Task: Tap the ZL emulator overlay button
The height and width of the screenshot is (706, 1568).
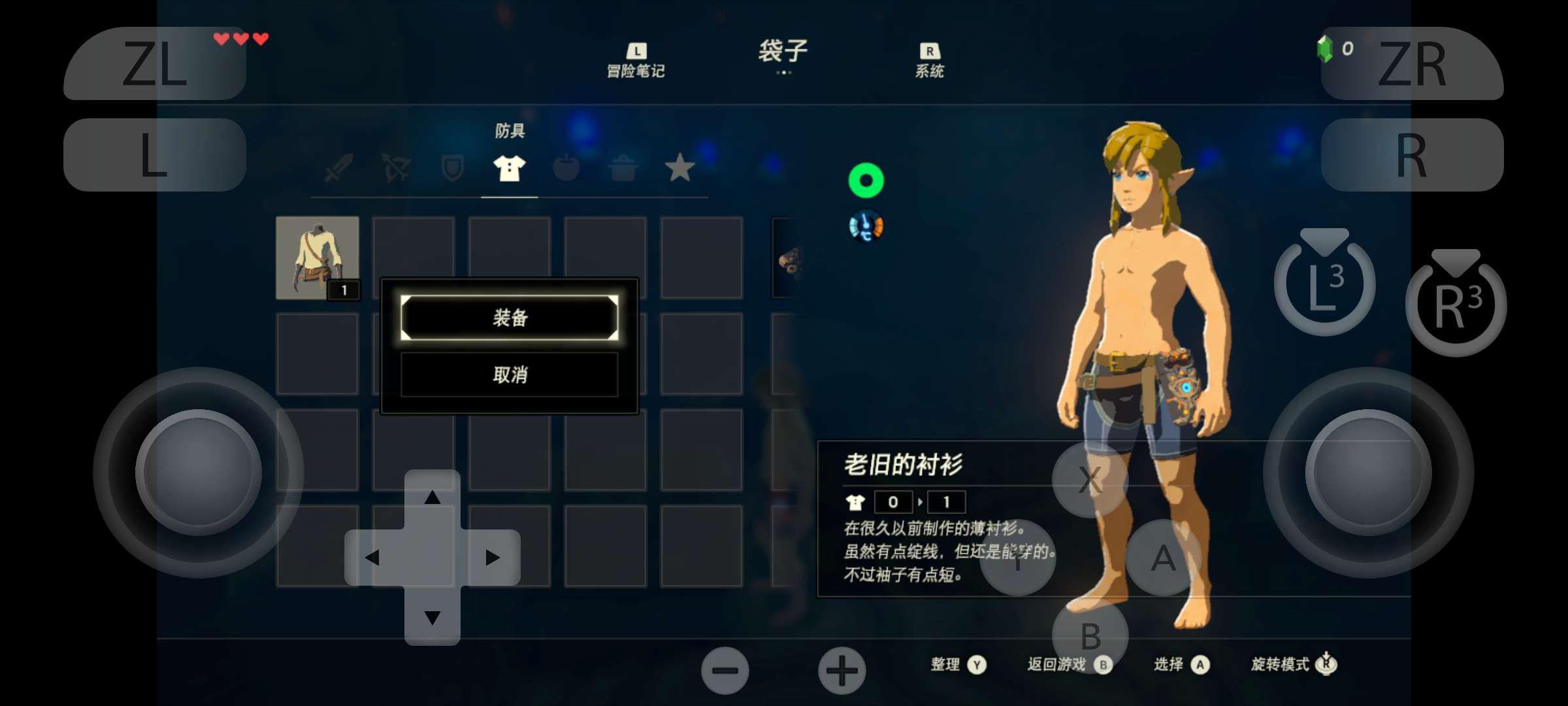Action: [x=155, y=63]
